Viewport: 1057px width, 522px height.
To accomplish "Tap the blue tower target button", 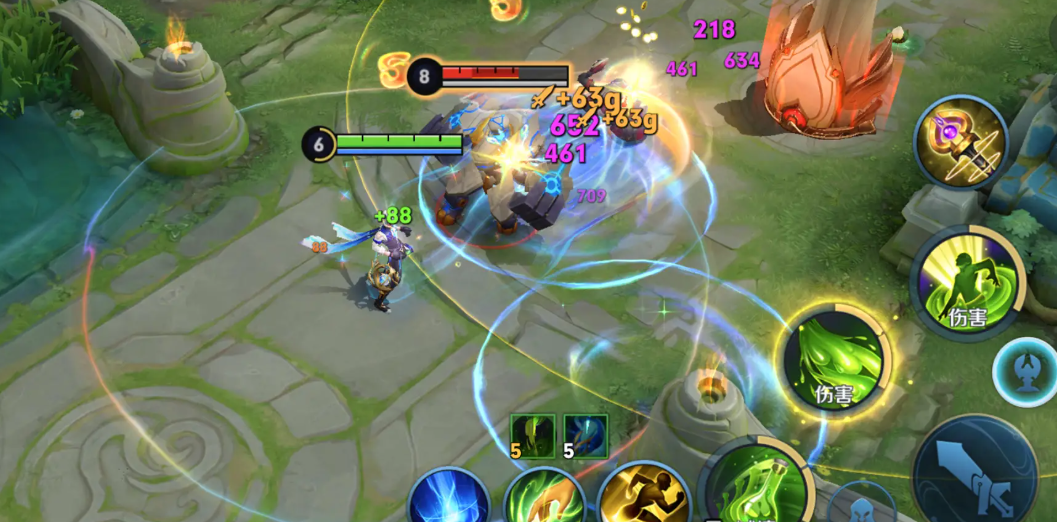I will coord(1024,371).
